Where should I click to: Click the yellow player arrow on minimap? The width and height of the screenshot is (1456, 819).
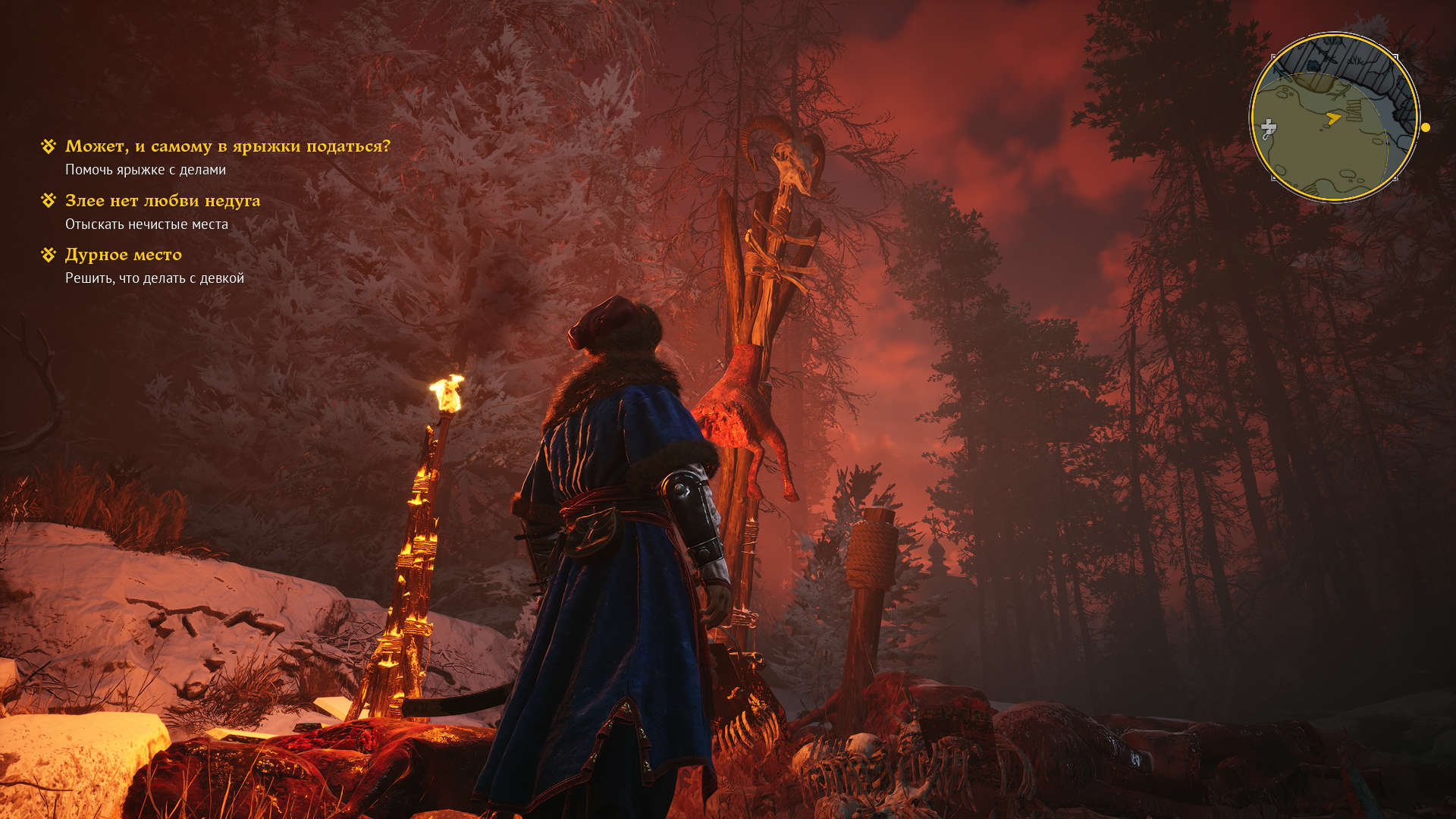1333,118
